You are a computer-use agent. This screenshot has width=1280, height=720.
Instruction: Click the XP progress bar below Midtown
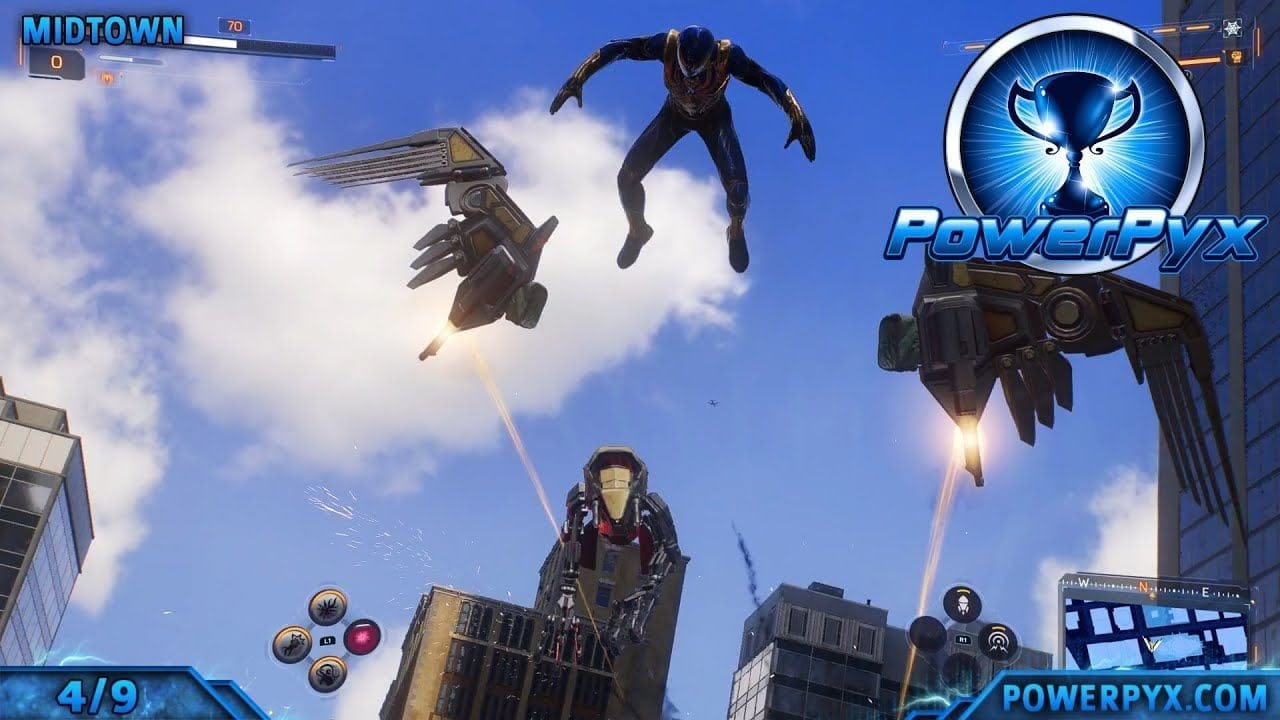click(x=131, y=59)
